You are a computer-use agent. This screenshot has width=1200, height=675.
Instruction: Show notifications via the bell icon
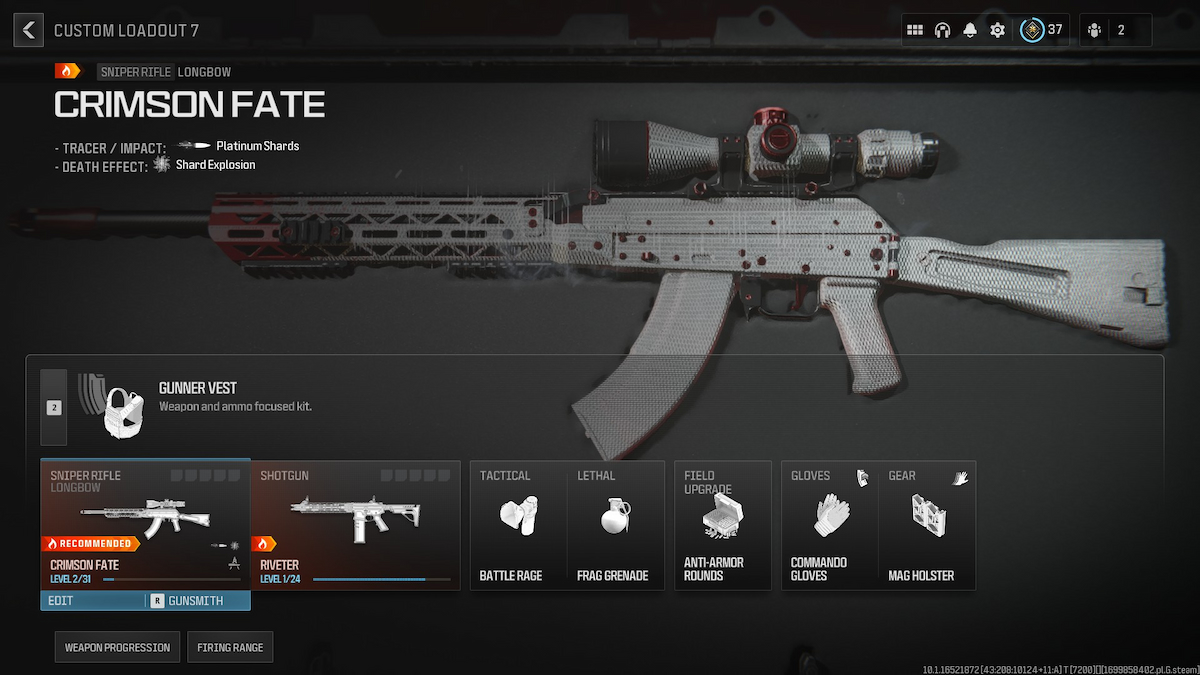(969, 30)
